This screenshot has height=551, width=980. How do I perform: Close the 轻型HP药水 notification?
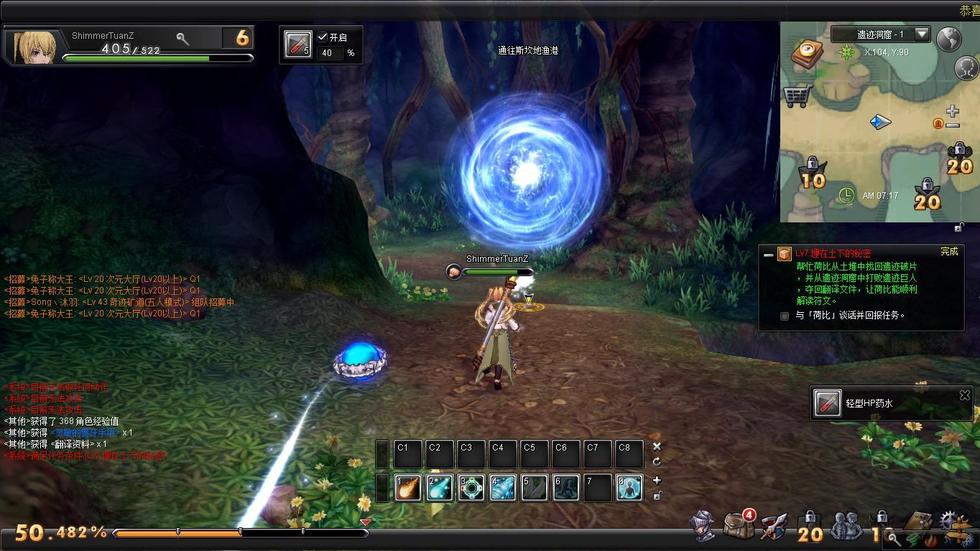click(964, 396)
